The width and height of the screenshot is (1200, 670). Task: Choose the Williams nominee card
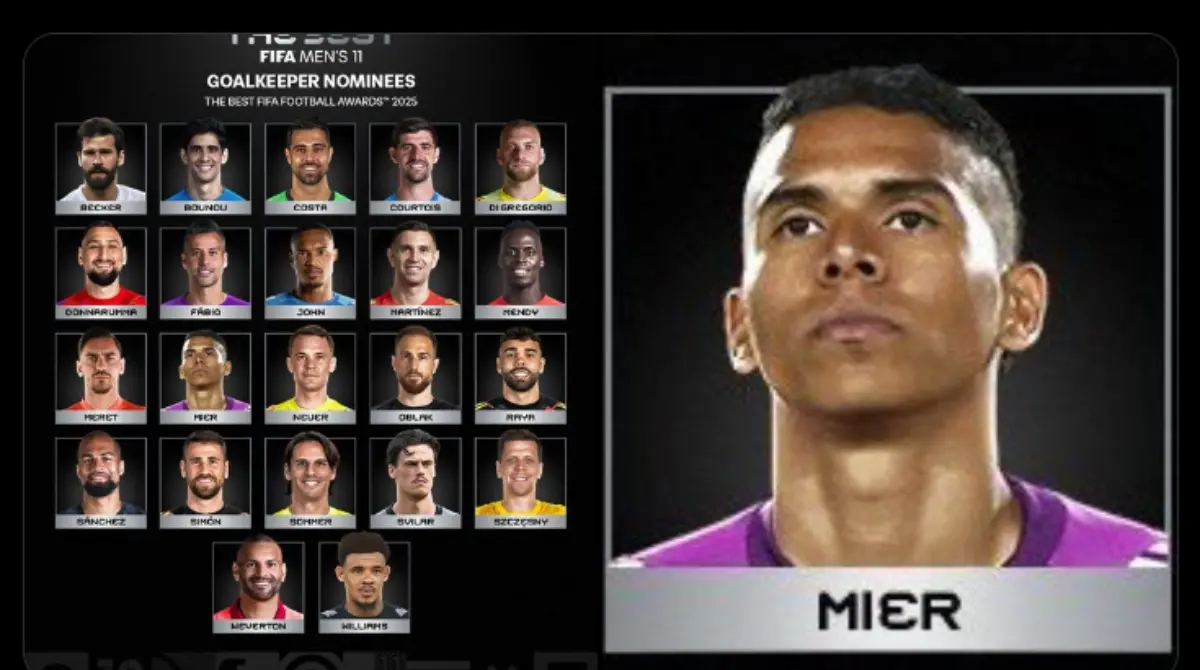(364, 587)
